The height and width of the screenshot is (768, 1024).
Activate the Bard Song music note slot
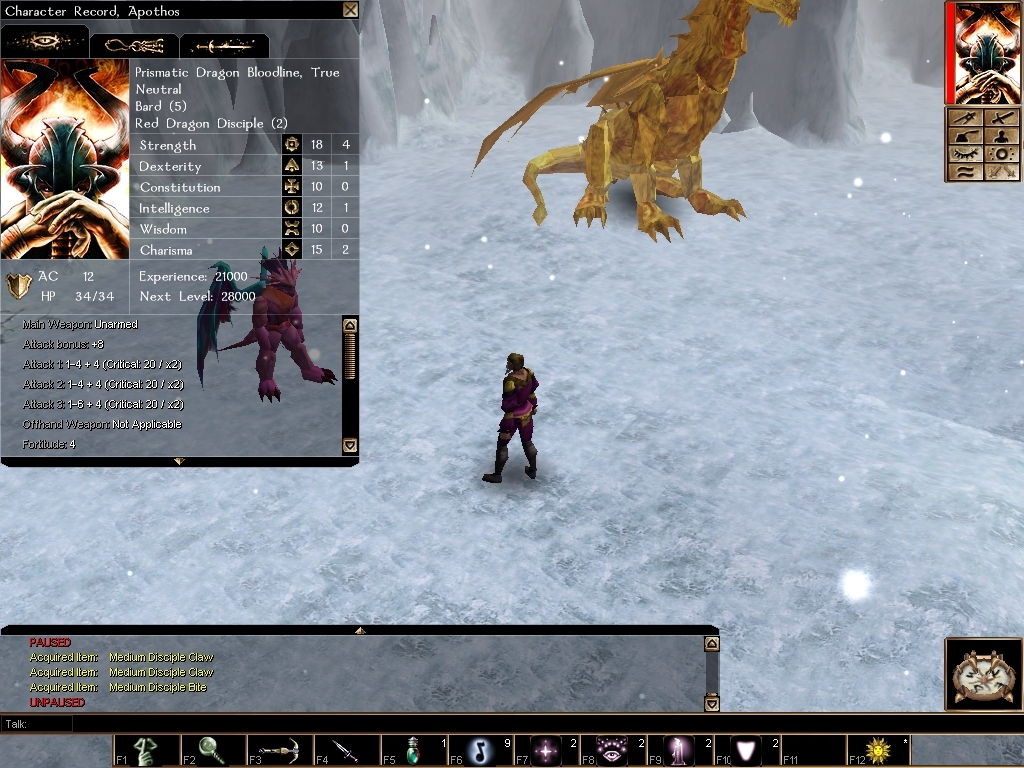point(480,750)
